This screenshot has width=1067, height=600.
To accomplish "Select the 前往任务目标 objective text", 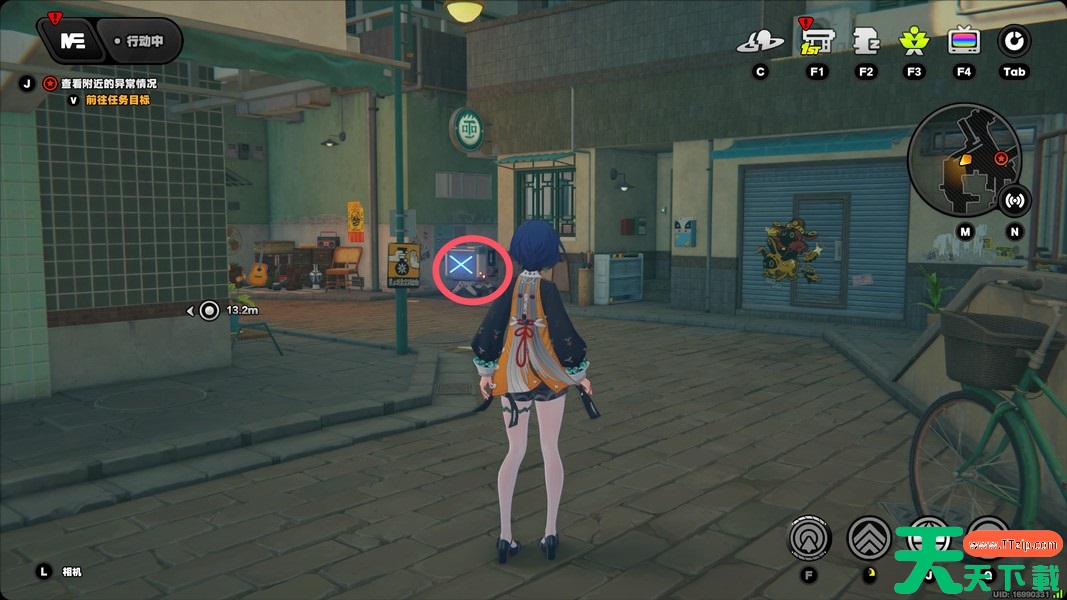I will click(117, 100).
